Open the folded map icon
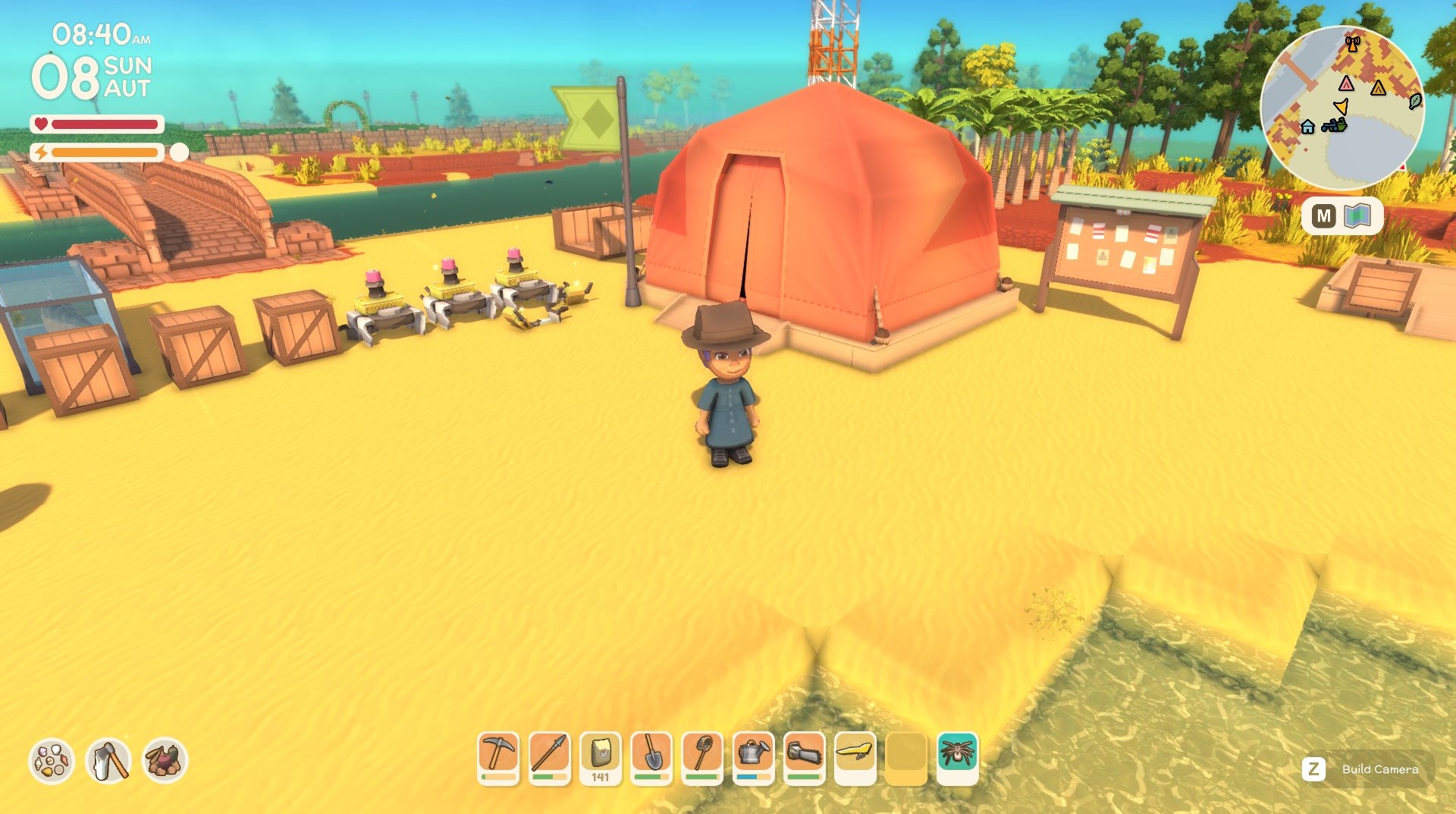The height and width of the screenshot is (814, 1456). [x=1357, y=216]
